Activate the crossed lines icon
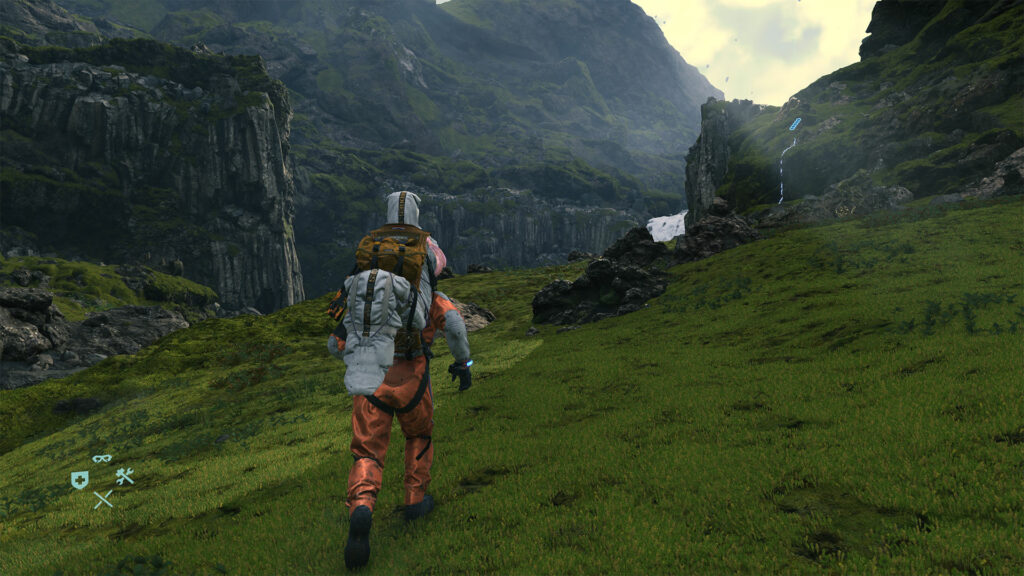 pos(103,498)
